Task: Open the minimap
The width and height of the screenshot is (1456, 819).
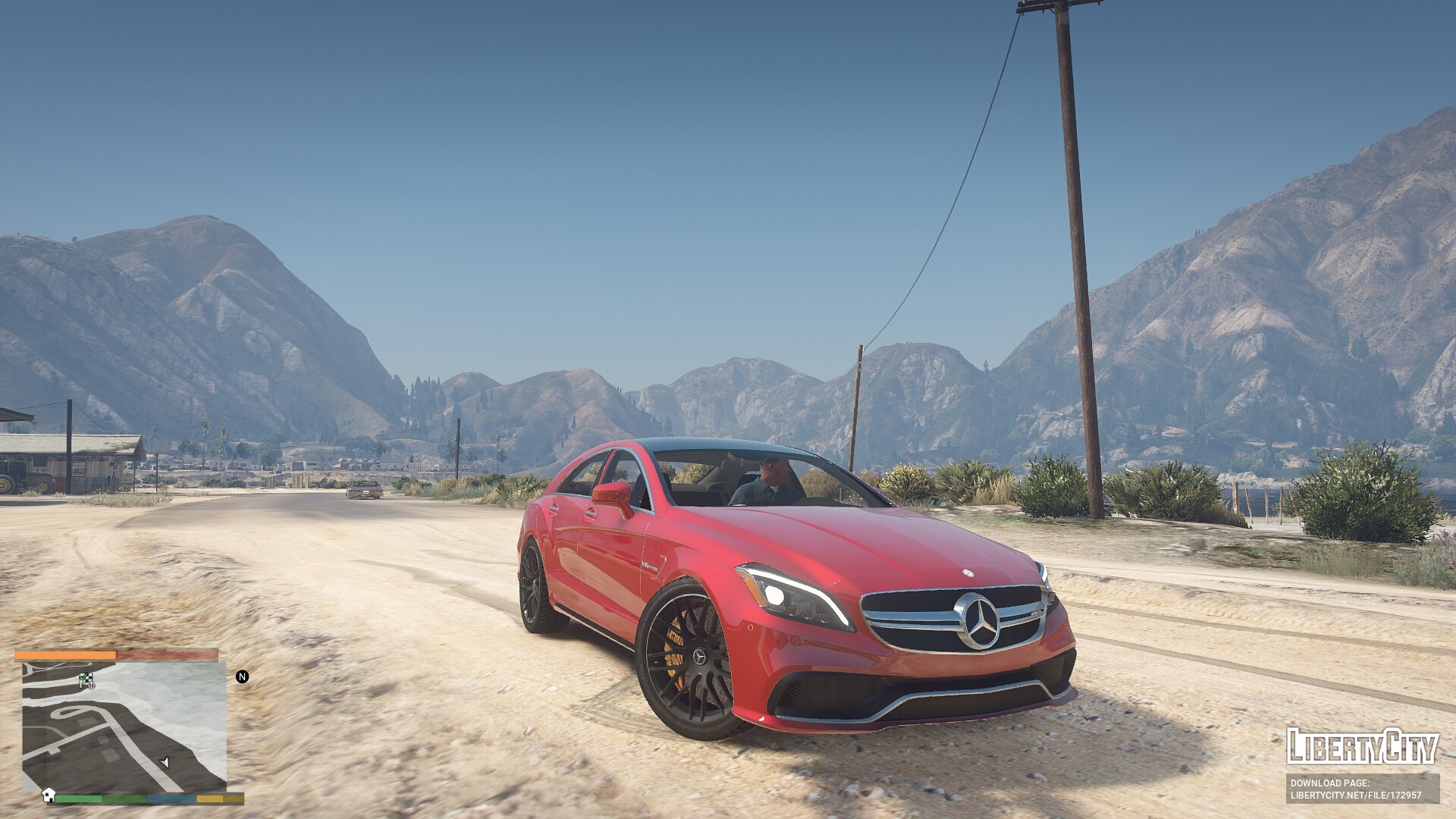Action: (124, 726)
